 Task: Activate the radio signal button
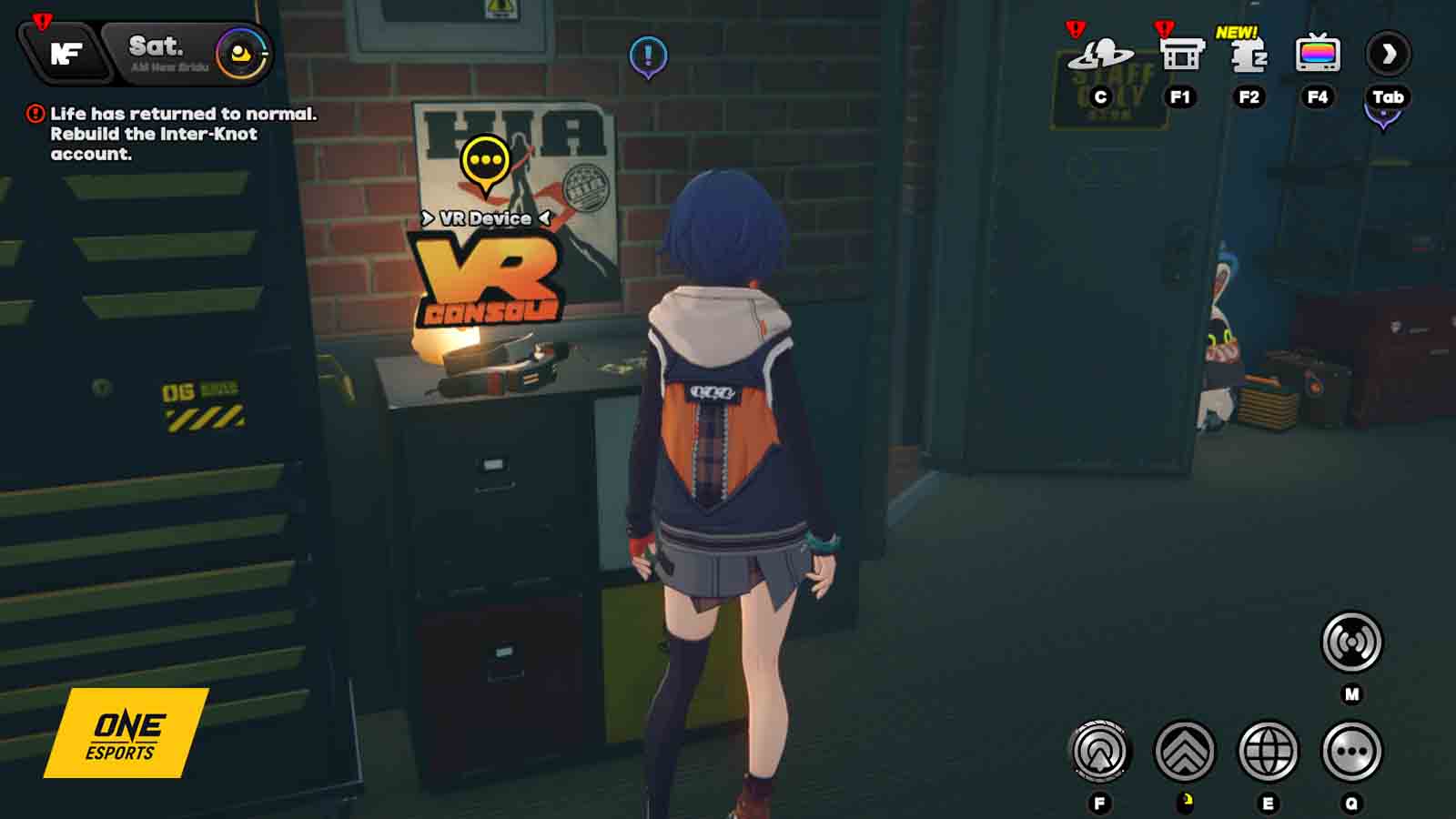(x=1351, y=642)
